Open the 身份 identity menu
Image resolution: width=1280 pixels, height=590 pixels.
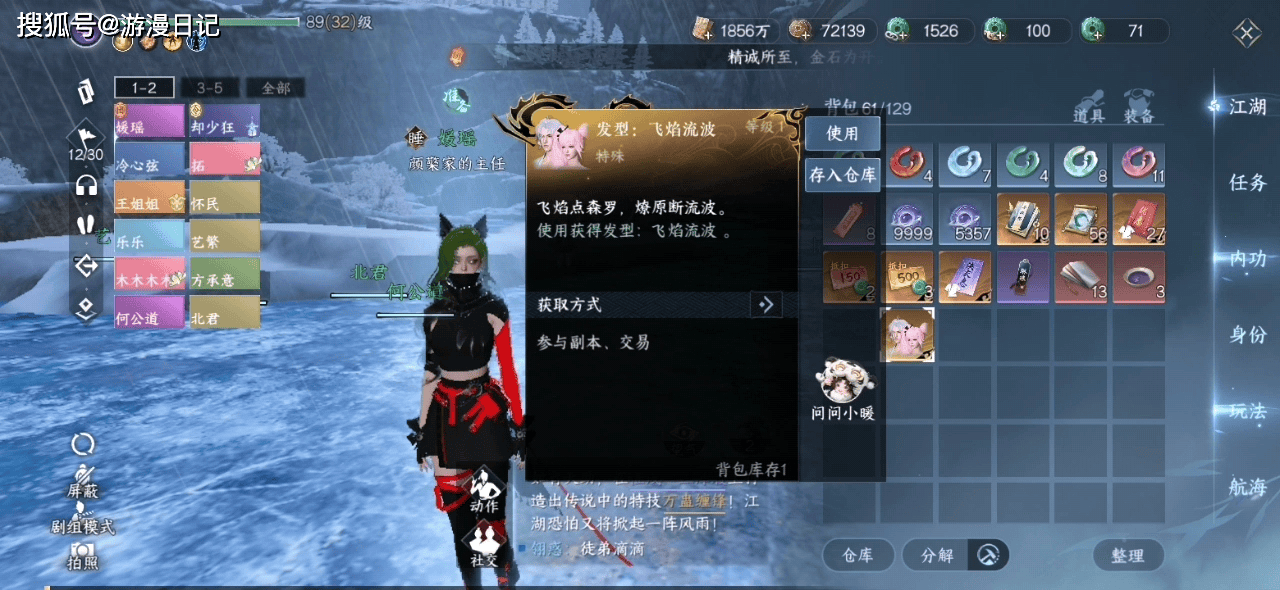tap(1247, 335)
